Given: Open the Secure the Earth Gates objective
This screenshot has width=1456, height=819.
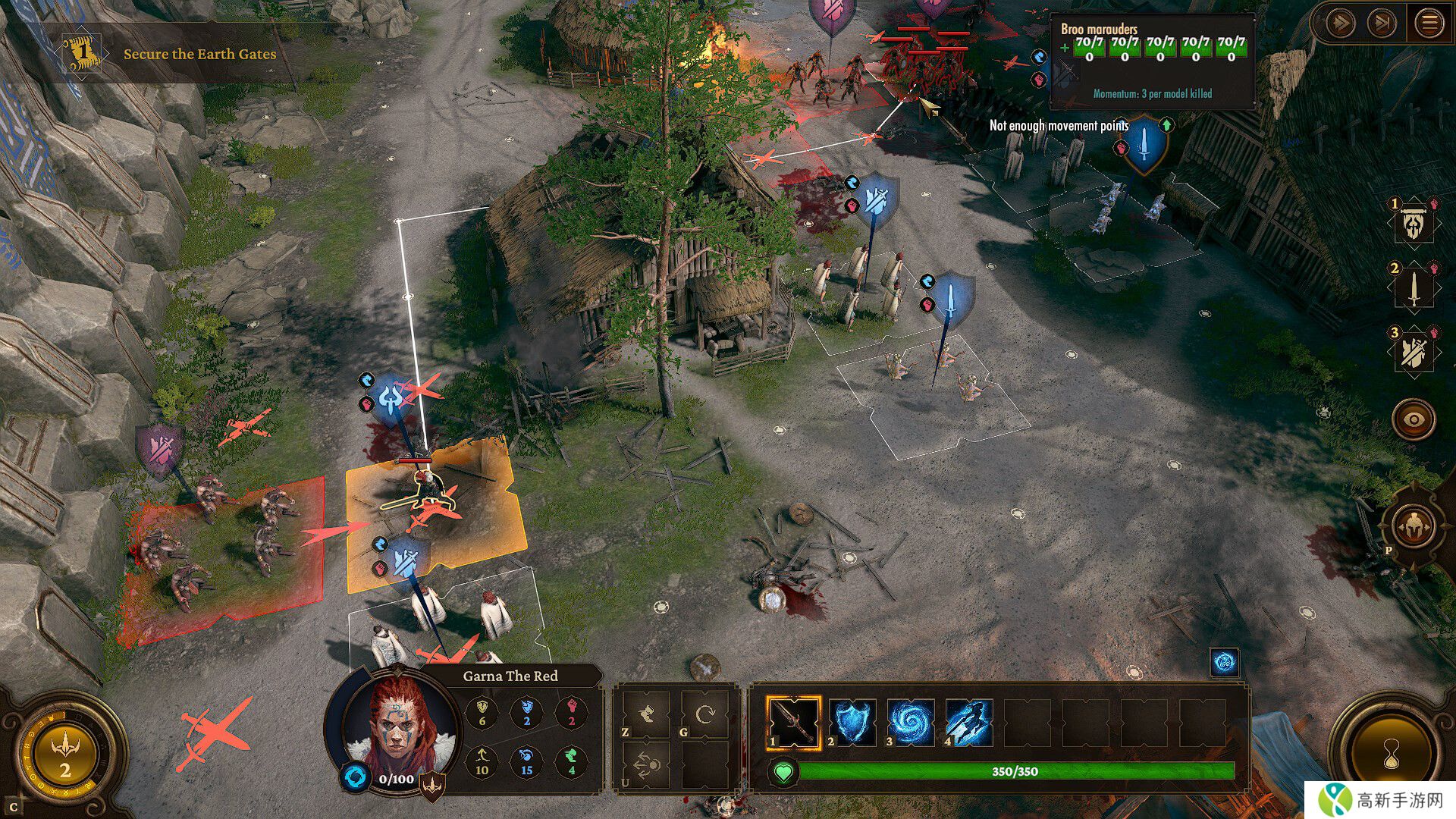Looking at the screenshot, I should pyautogui.click(x=199, y=54).
